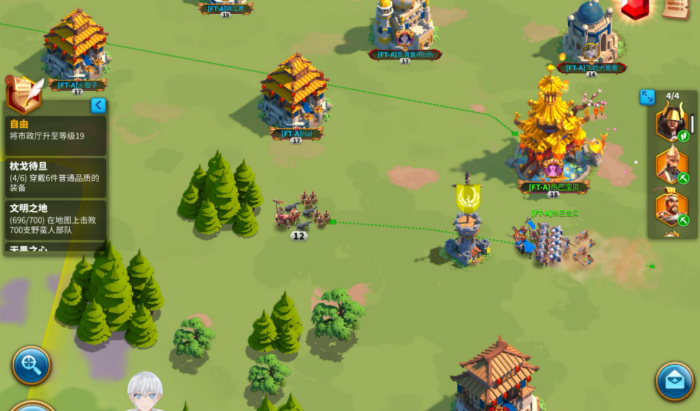This screenshot has height=411, width=700.
Task: Open the parchment scroll icon beside the gem
Action: (x=675, y=8)
